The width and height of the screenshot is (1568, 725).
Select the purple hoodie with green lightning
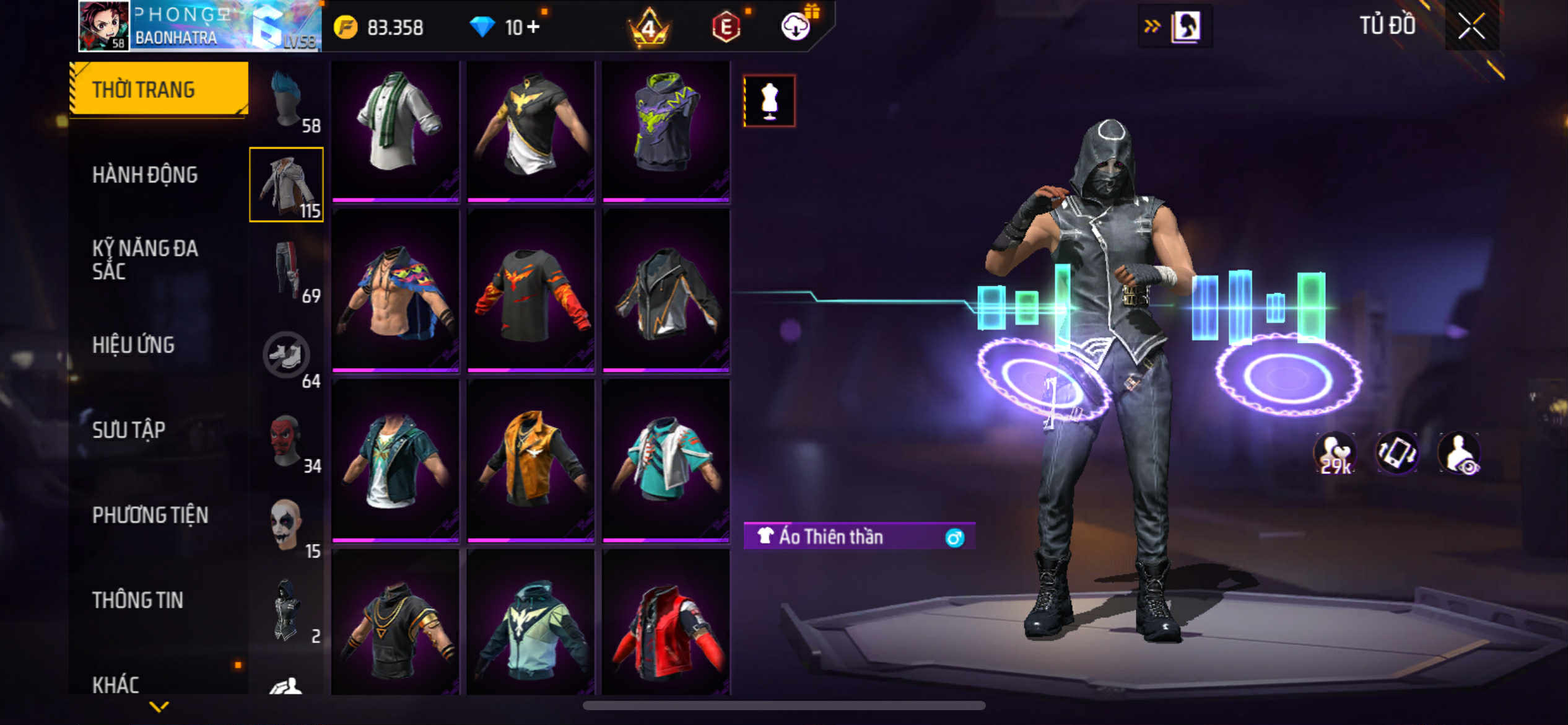point(666,130)
